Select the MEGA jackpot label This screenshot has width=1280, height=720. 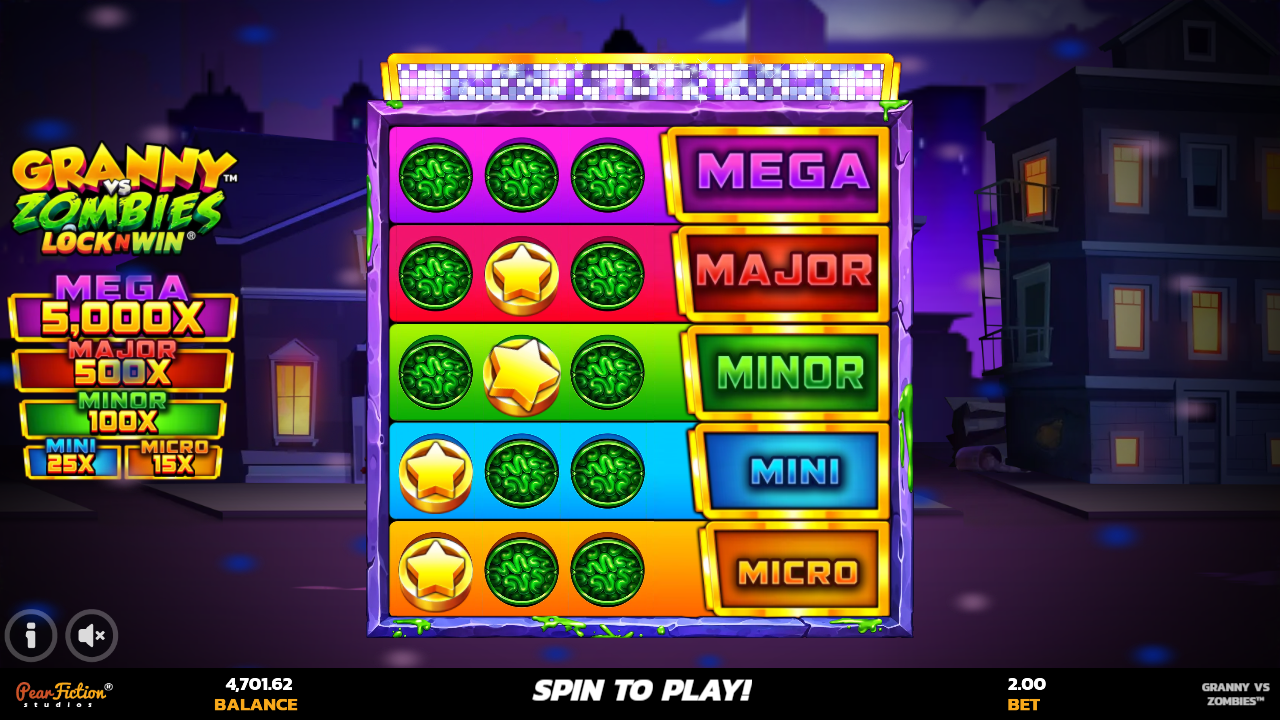(785, 172)
